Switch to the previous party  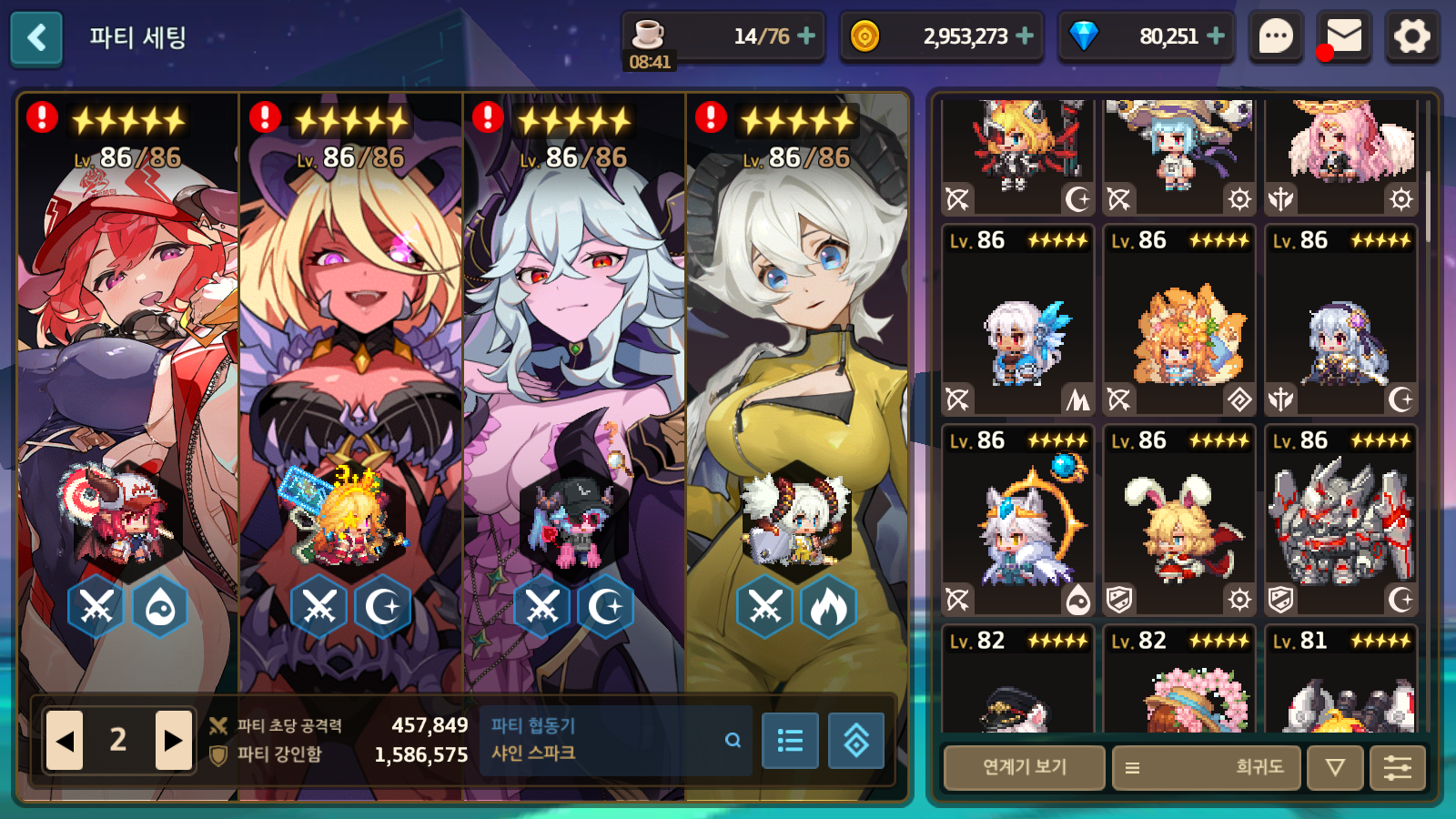[x=65, y=740]
